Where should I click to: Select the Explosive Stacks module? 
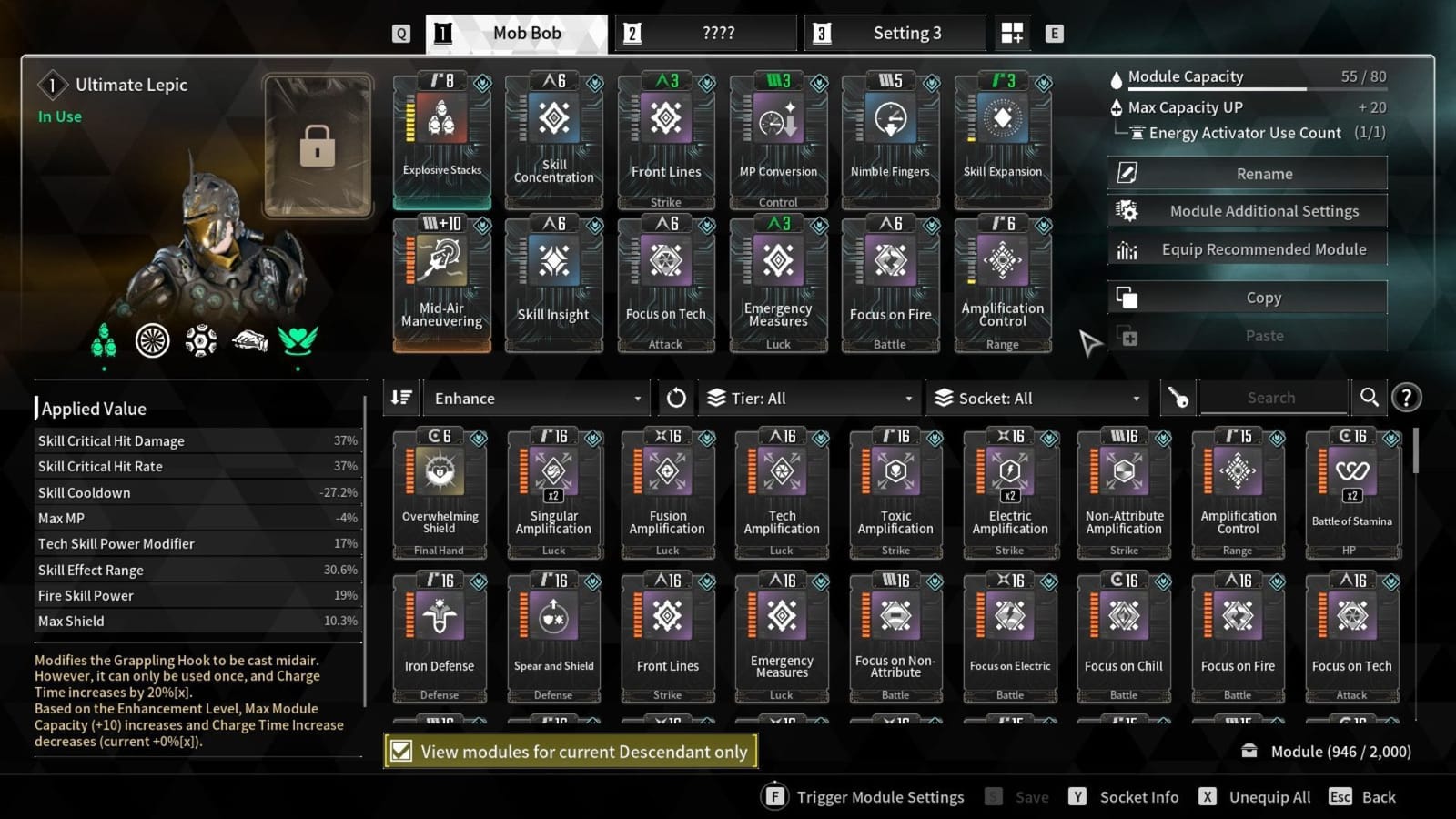pyautogui.click(x=440, y=136)
